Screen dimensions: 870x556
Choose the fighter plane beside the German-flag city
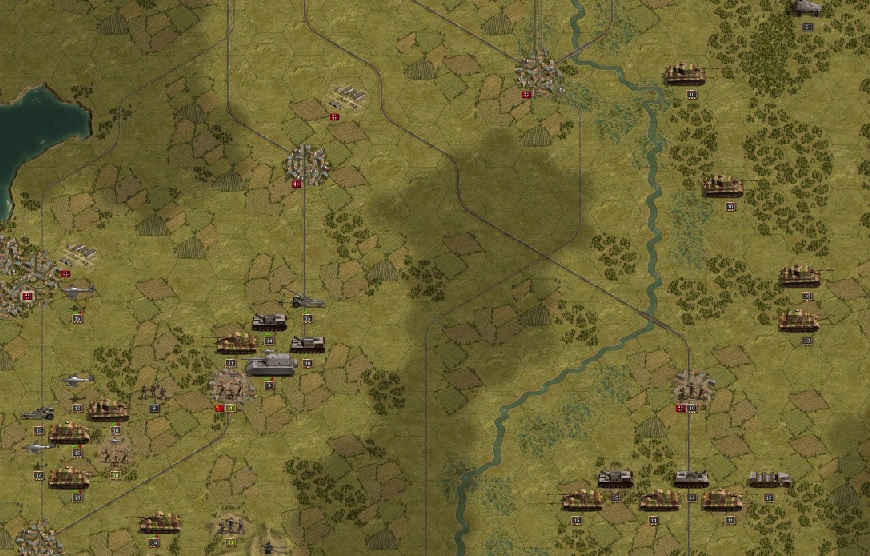[76, 292]
